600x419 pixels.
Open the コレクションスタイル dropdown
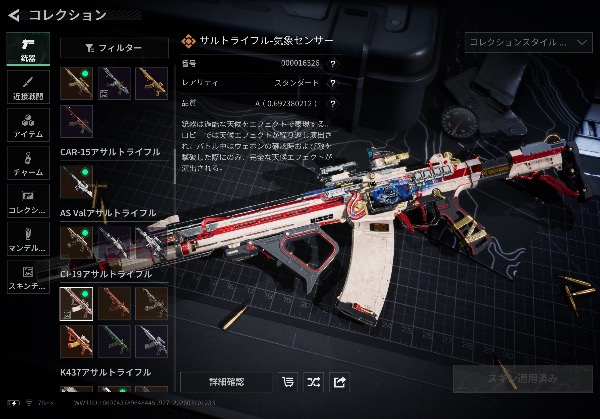tap(530, 42)
